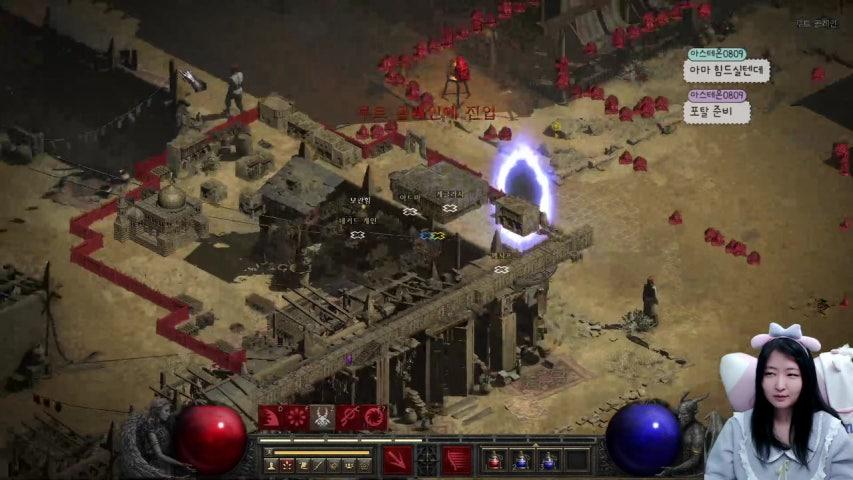Click the scroll icon in mini-menu row
This screenshot has height=480, width=853.
tap(303, 465)
